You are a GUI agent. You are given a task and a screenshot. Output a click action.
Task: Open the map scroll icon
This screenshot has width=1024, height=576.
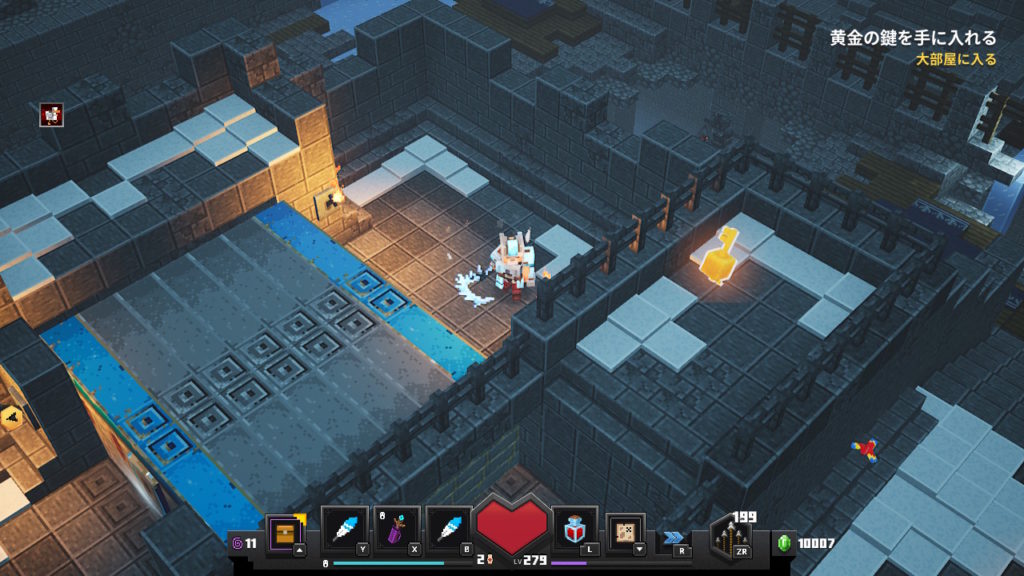point(626,531)
